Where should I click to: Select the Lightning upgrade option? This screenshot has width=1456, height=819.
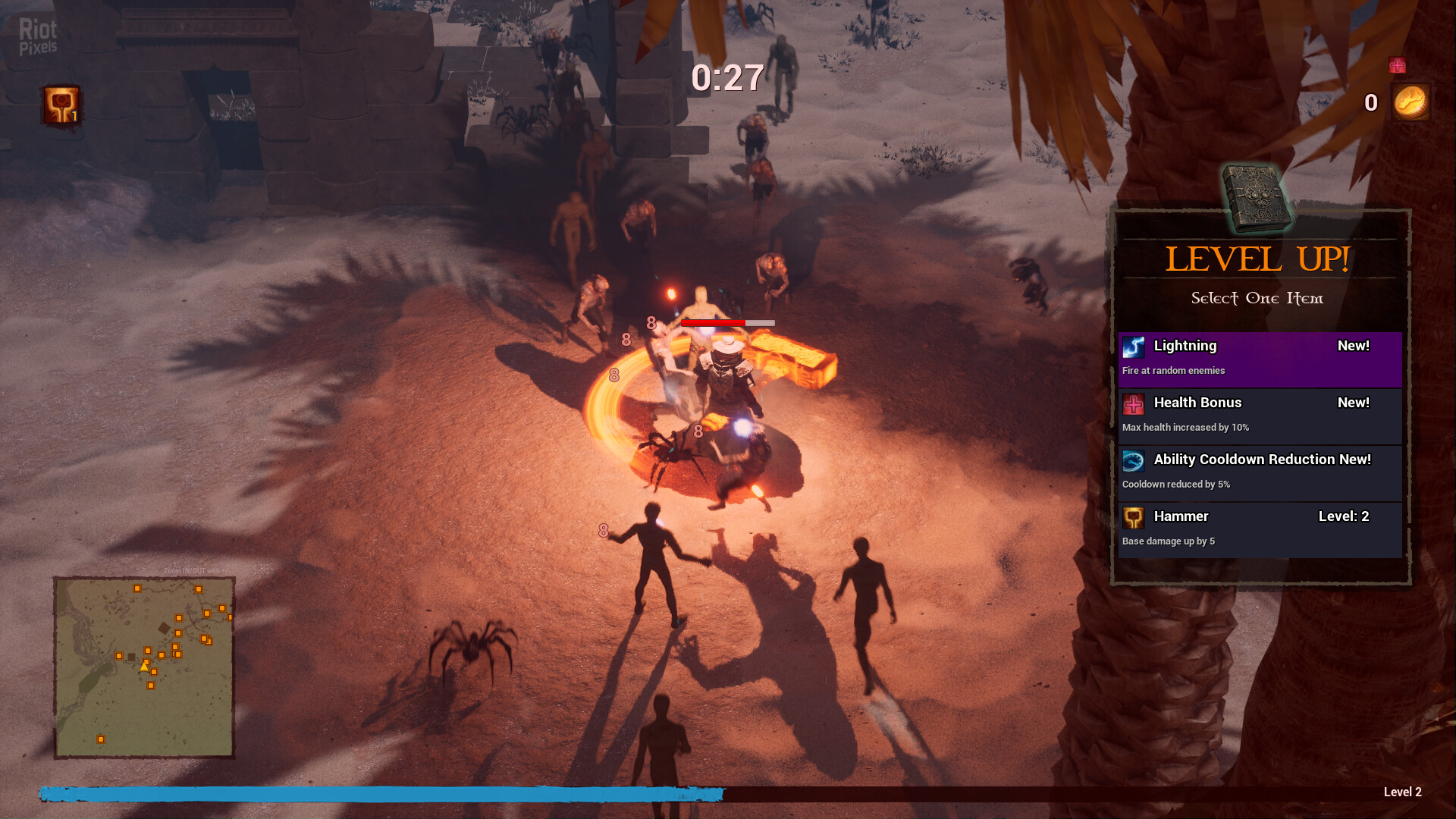(x=1260, y=358)
